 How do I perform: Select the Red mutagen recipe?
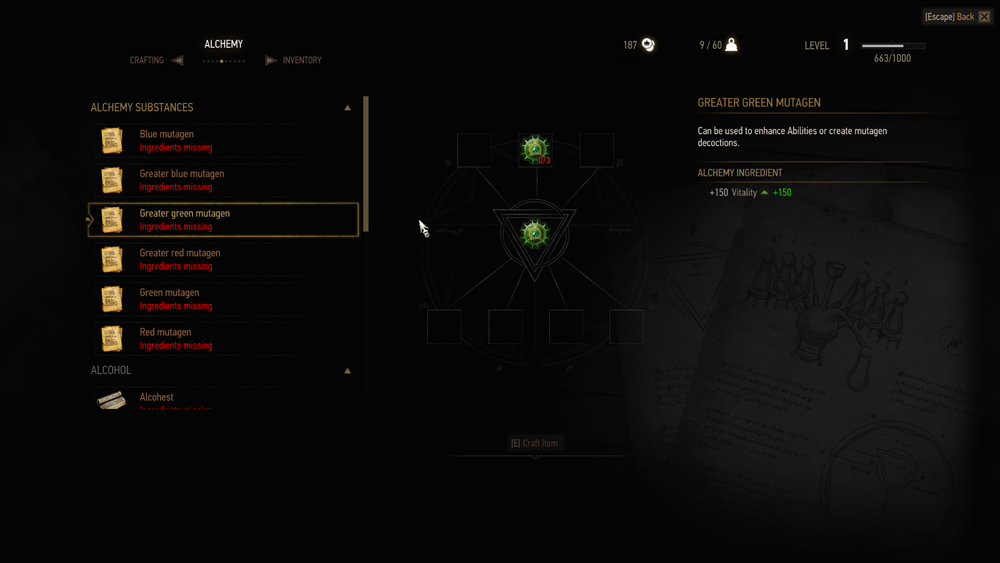(222, 338)
